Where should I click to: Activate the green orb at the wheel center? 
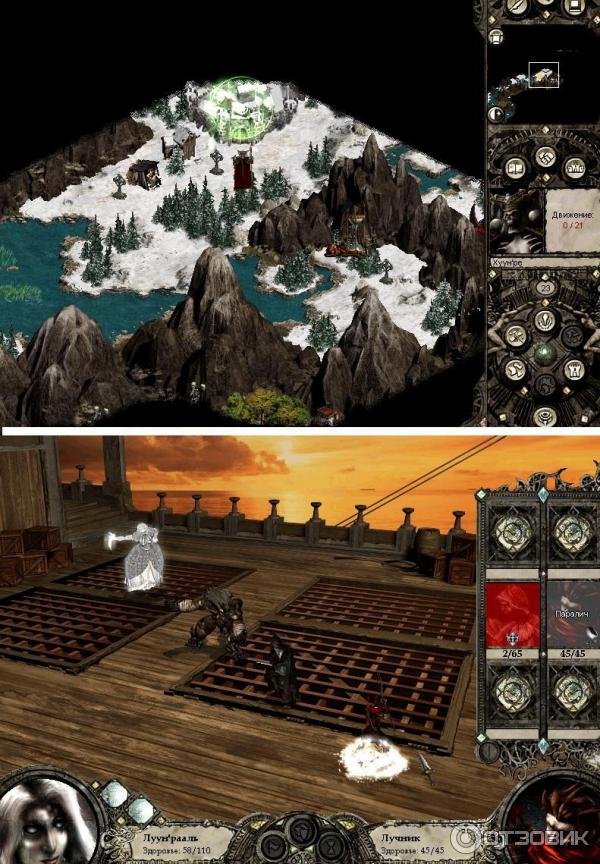point(546,353)
